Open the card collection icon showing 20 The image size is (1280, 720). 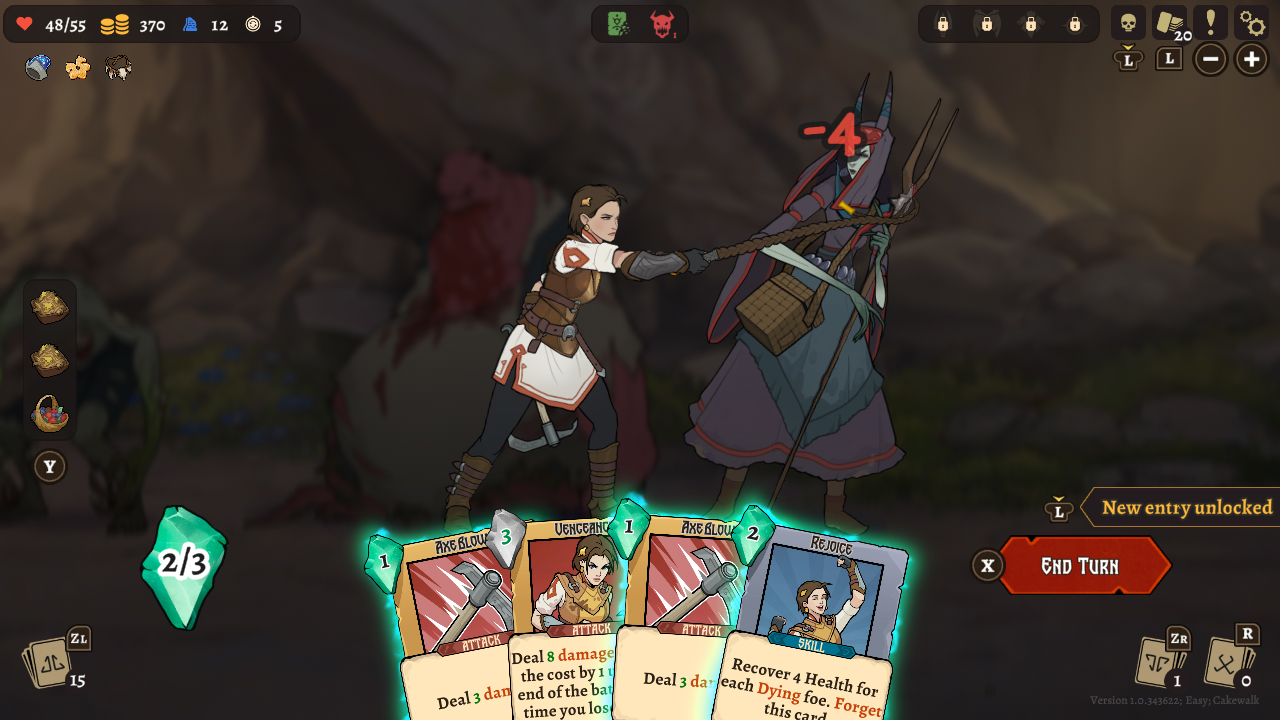pyautogui.click(x=1169, y=20)
